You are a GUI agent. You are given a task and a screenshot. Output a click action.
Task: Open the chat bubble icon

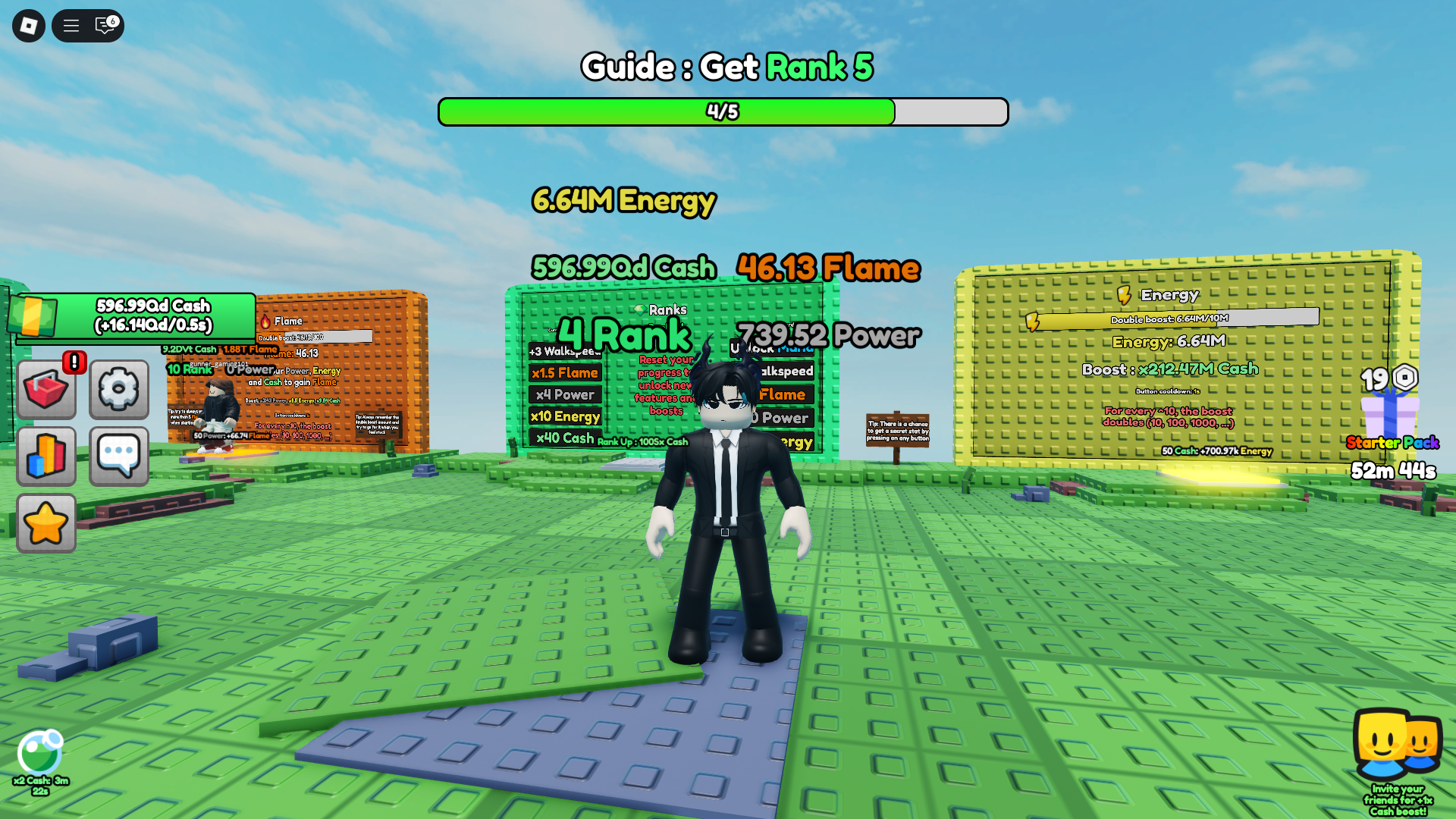click(x=118, y=455)
